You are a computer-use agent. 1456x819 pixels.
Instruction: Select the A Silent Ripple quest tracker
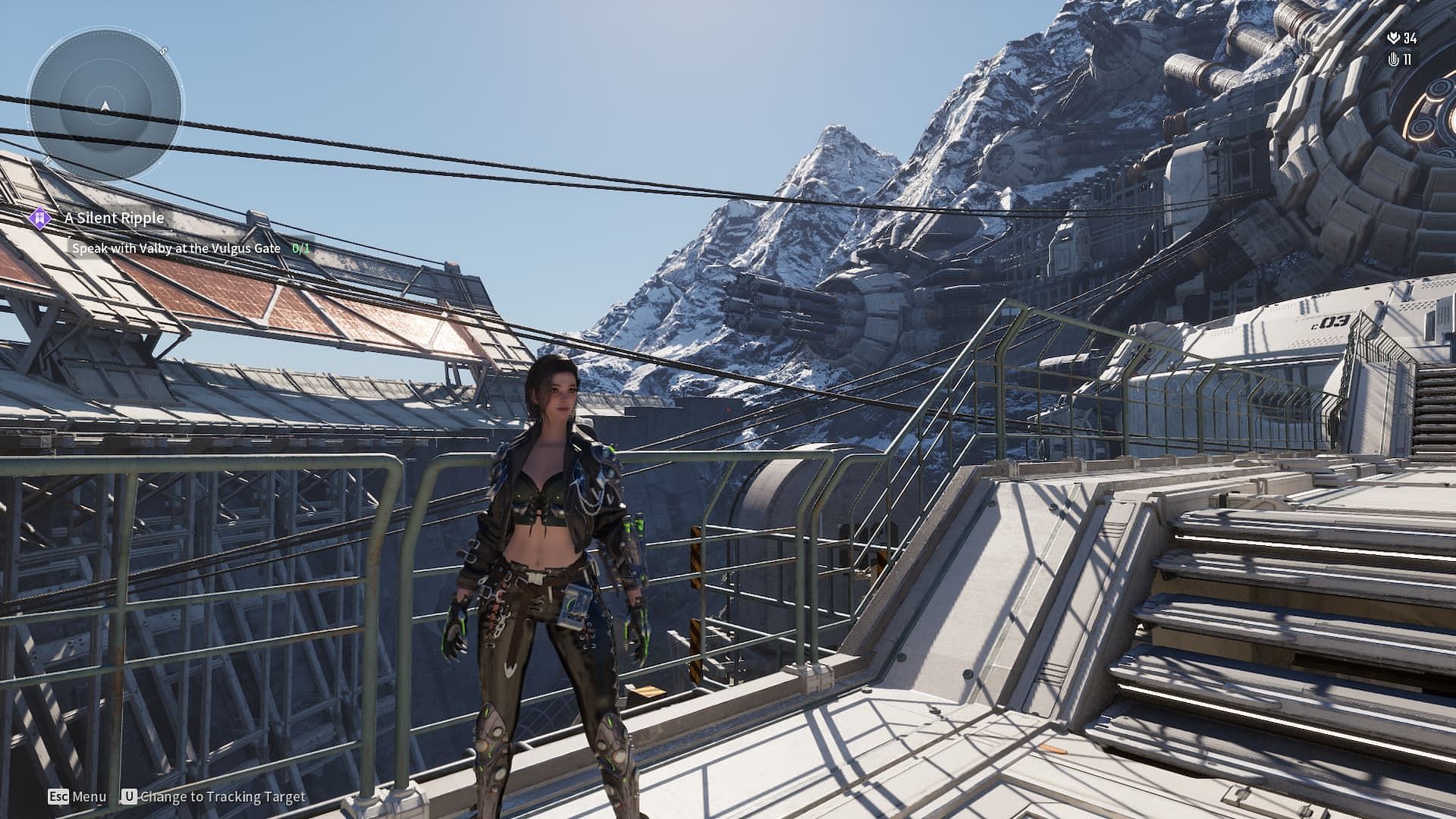(x=115, y=218)
